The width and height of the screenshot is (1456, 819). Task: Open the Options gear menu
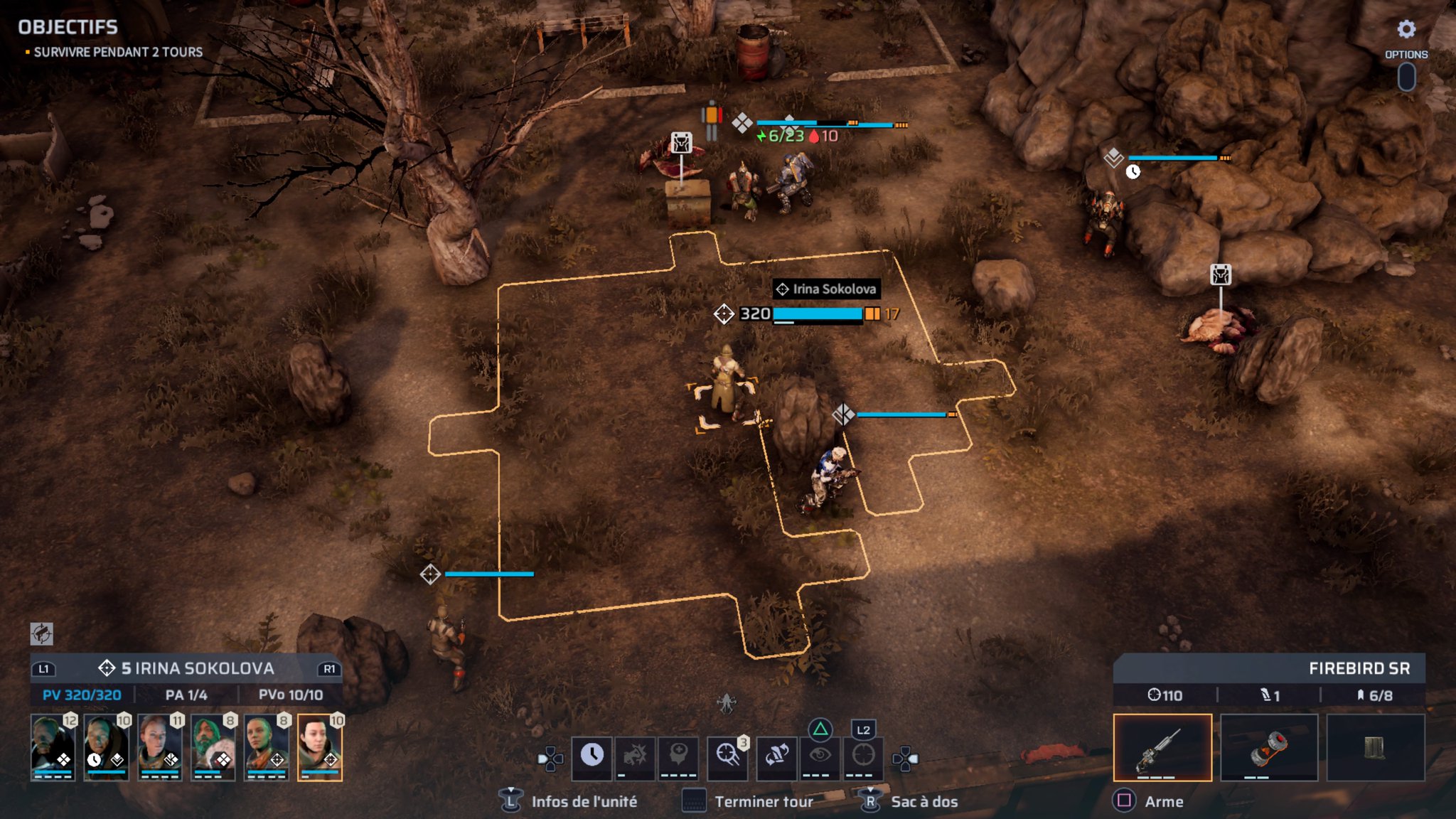(1406, 29)
